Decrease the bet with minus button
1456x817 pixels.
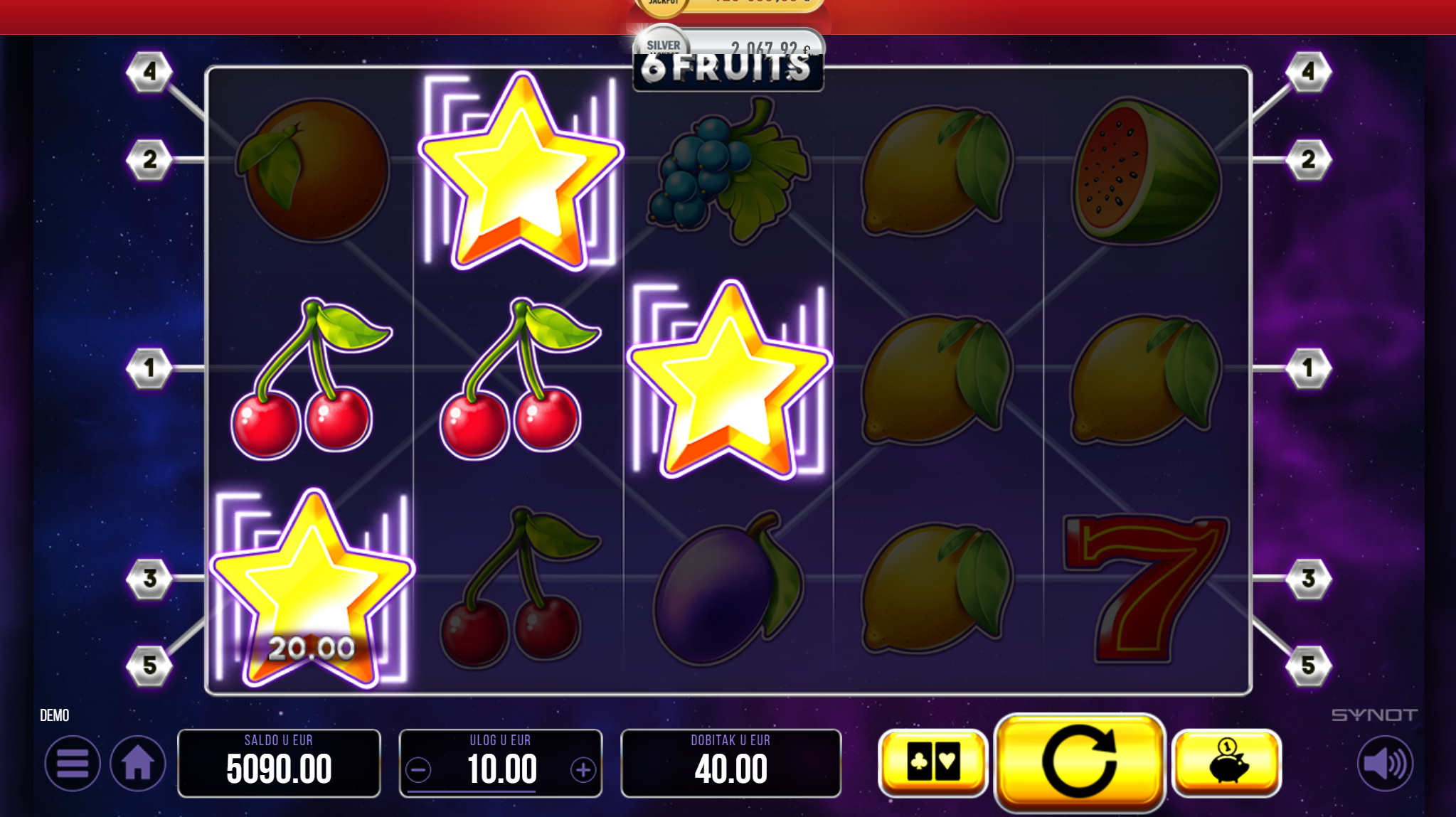(x=419, y=769)
